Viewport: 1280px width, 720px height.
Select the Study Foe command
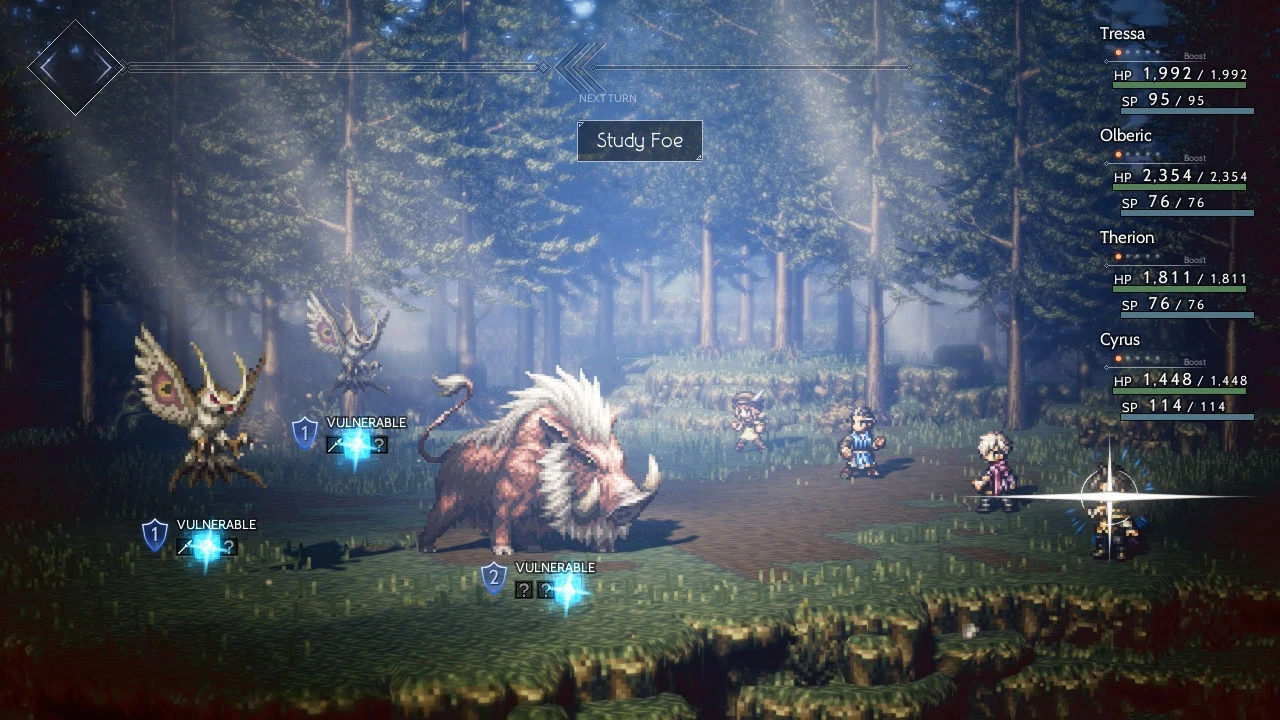(x=640, y=141)
